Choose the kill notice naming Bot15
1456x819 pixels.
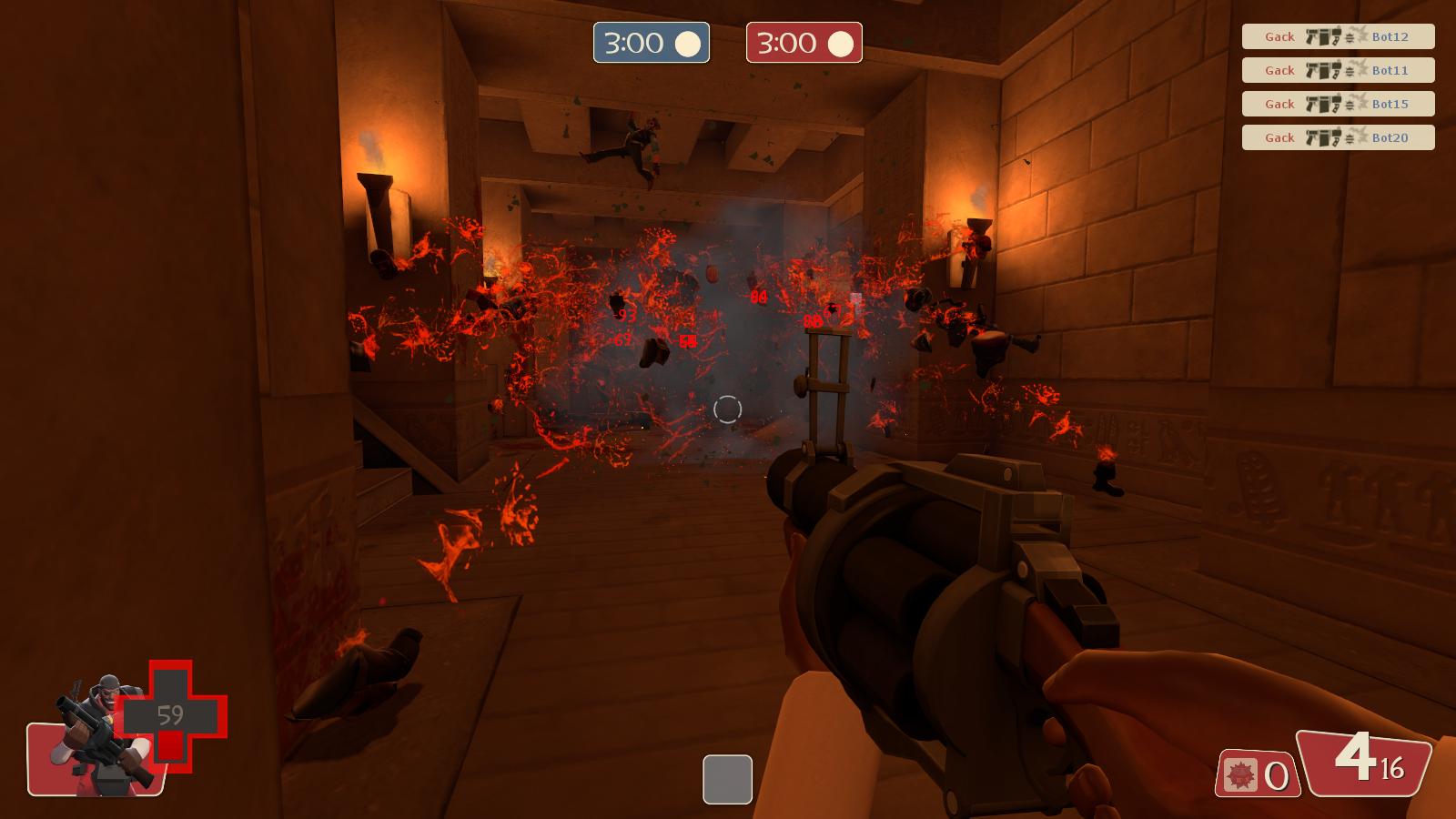(1338, 104)
